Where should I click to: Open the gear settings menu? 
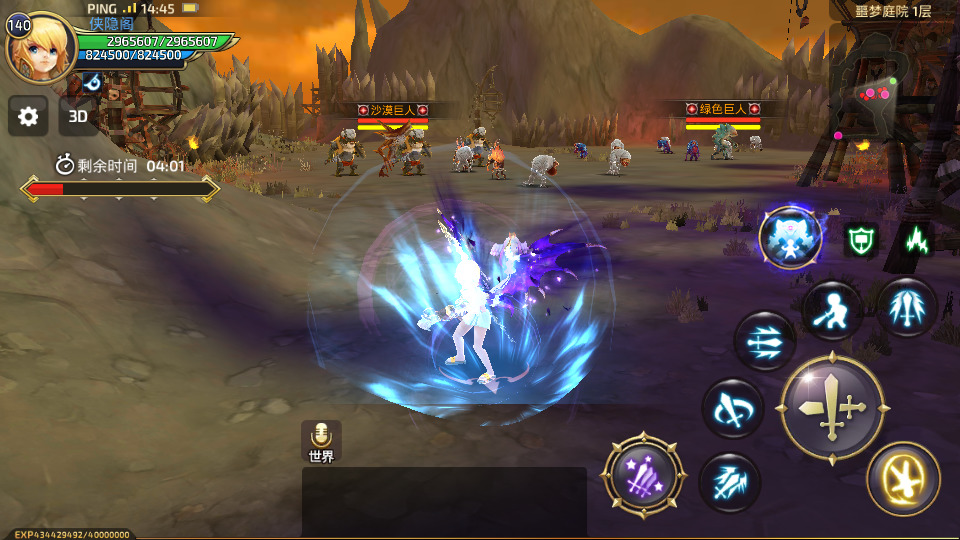(x=28, y=117)
